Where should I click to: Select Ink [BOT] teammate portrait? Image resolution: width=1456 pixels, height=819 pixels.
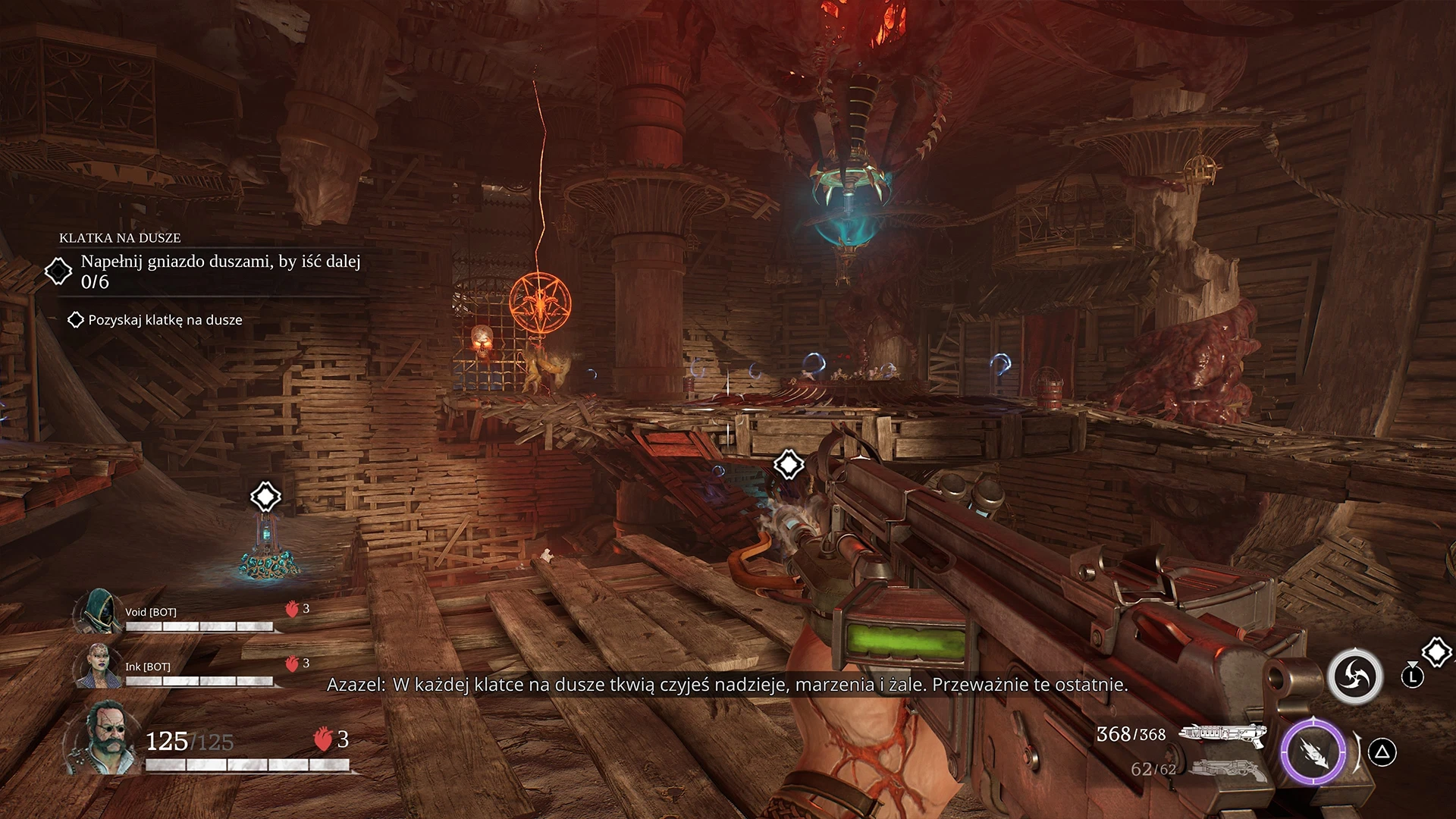coord(98,665)
